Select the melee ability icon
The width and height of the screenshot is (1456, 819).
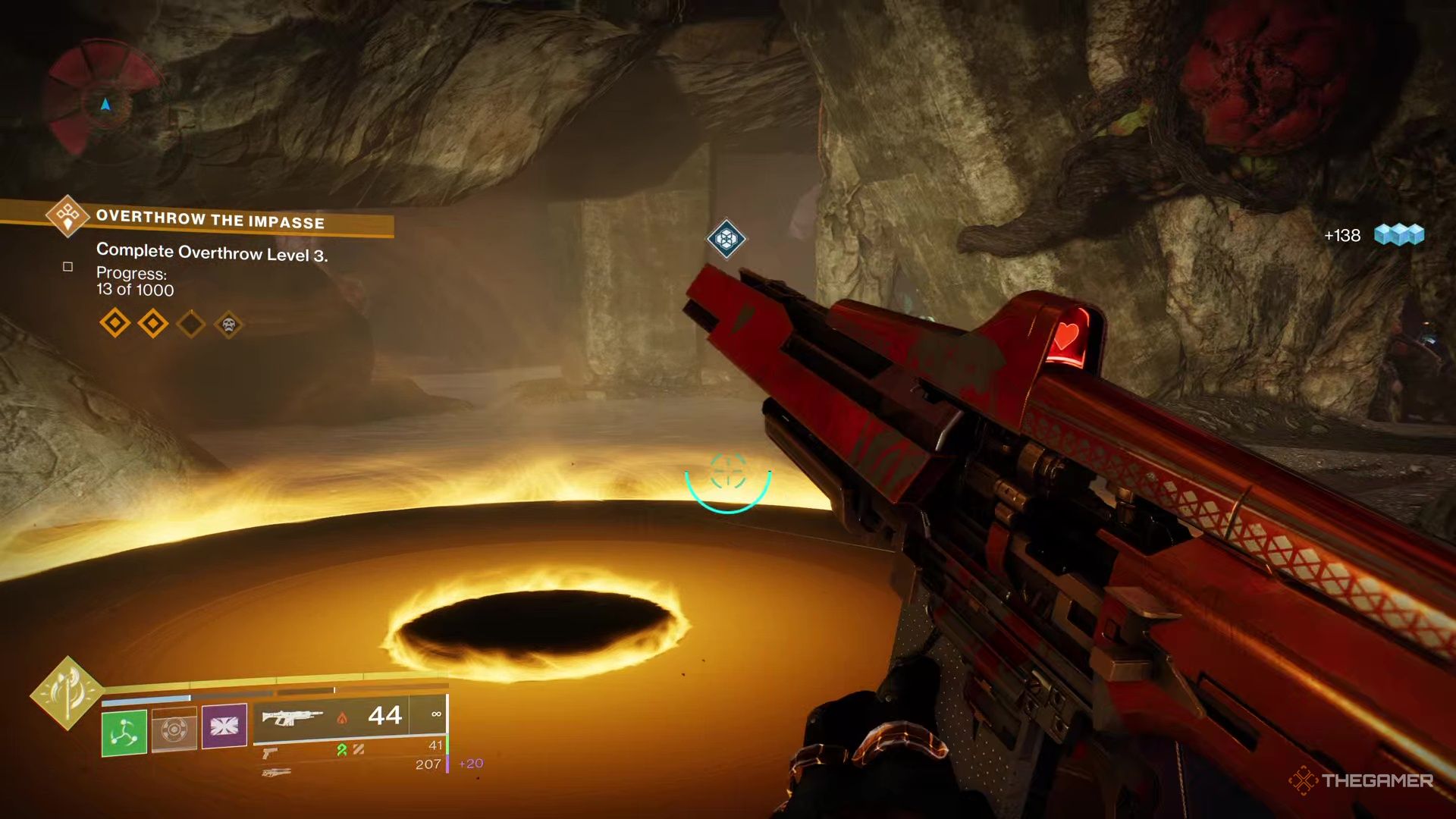tap(175, 730)
